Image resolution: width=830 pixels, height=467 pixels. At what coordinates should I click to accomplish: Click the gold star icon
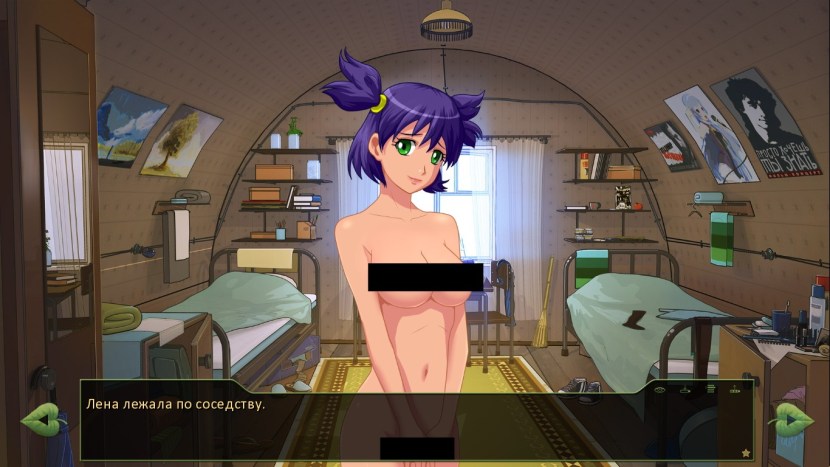pos(745,453)
